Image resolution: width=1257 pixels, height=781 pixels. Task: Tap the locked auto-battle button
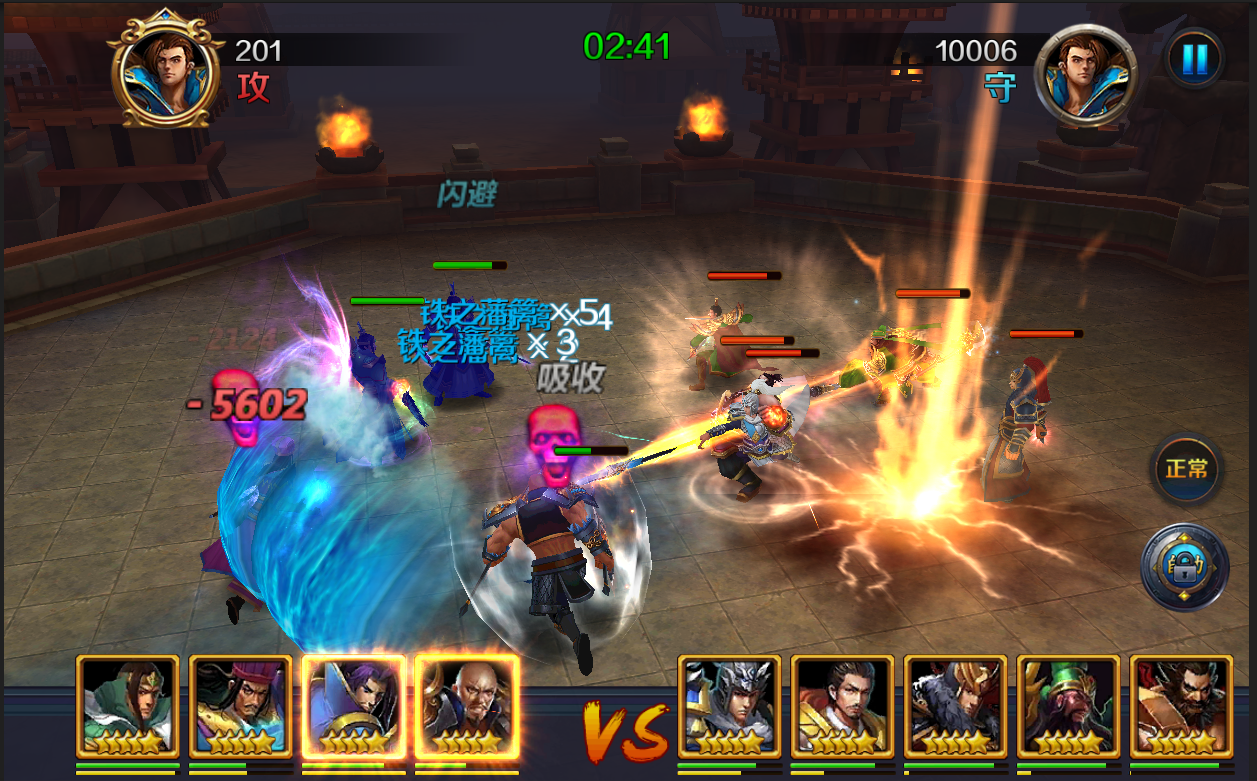pyautogui.click(x=1185, y=567)
